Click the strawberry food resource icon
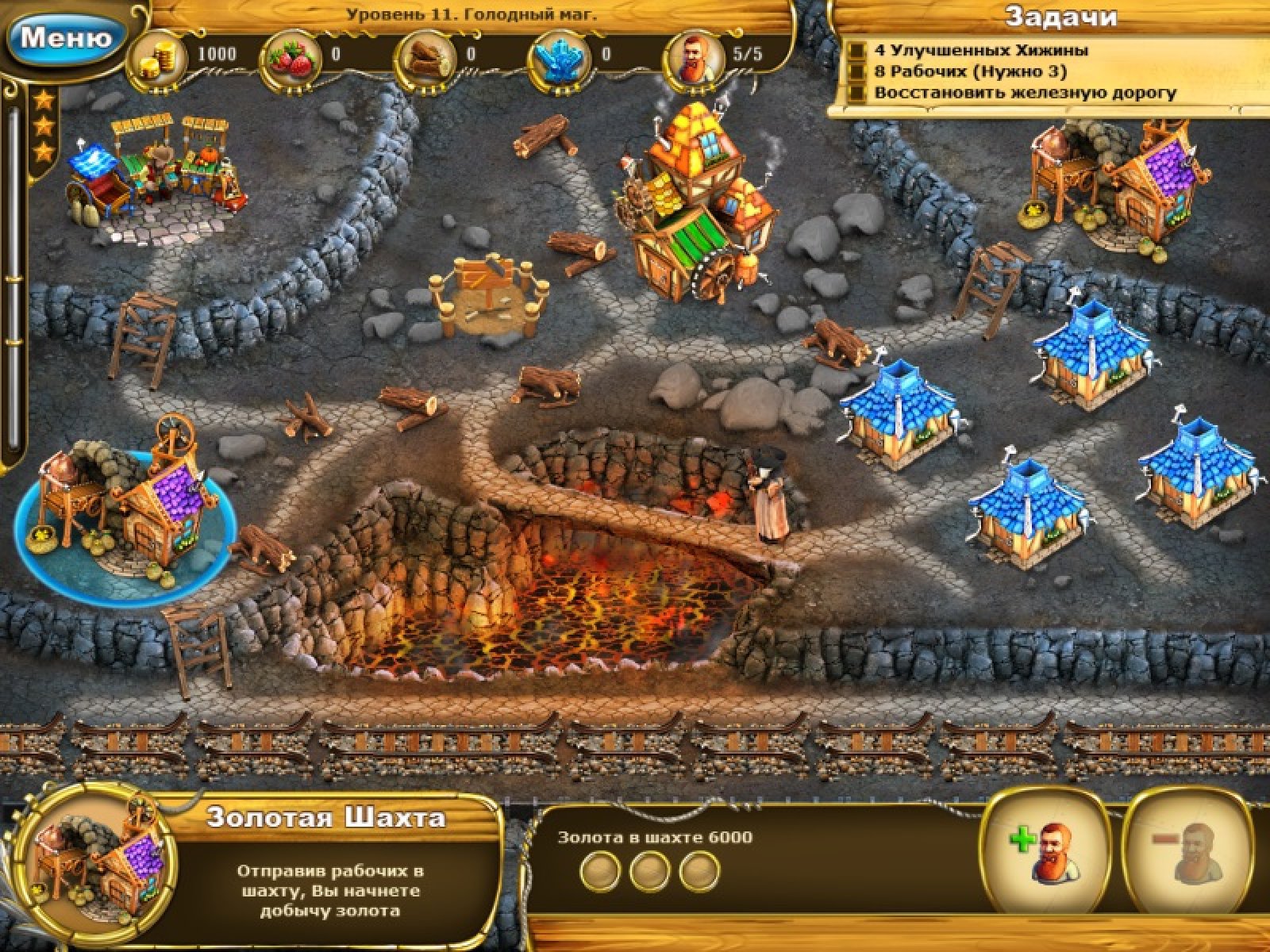The width and height of the screenshot is (1270, 952). coord(293,54)
